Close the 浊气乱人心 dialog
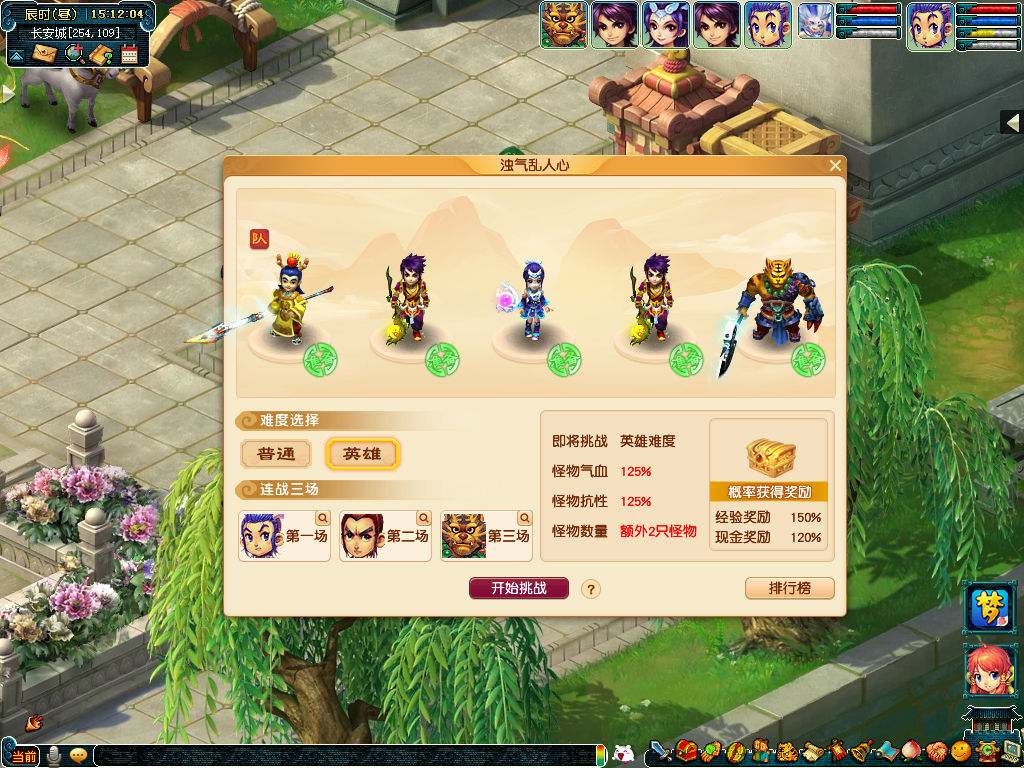The height and width of the screenshot is (768, 1024). tap(835, 166)
